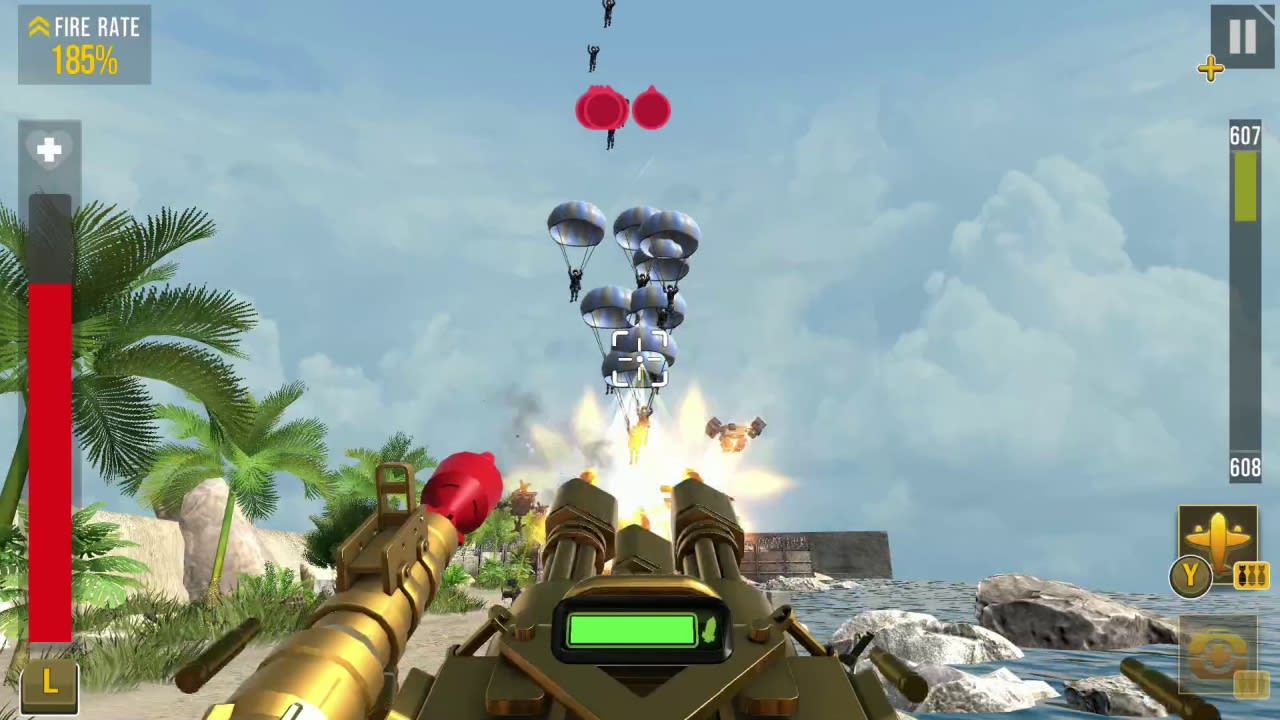Activate the L button bottom left
Screen dimensions: 1280x720
[x=47, y=684]
